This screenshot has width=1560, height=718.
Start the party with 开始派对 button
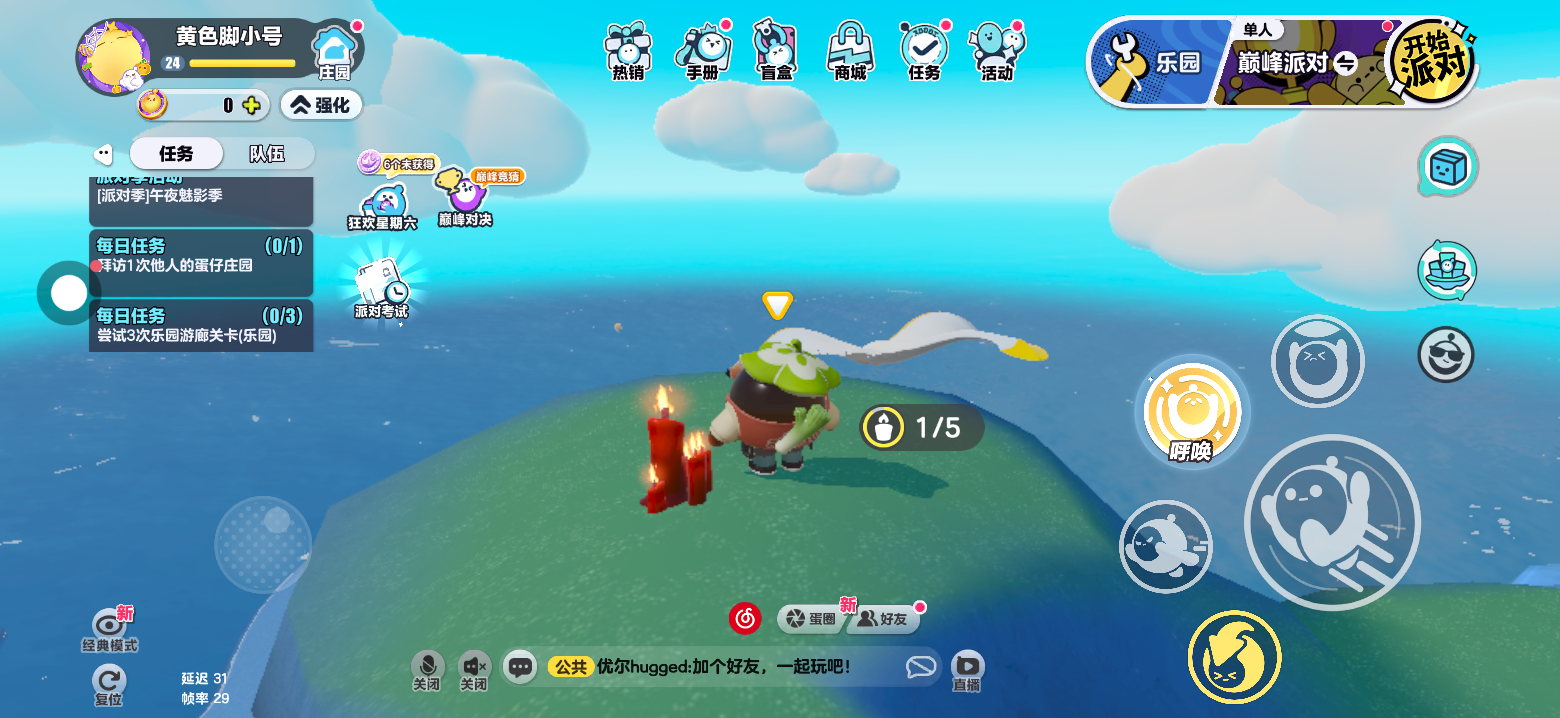(x=1431, y=62)
